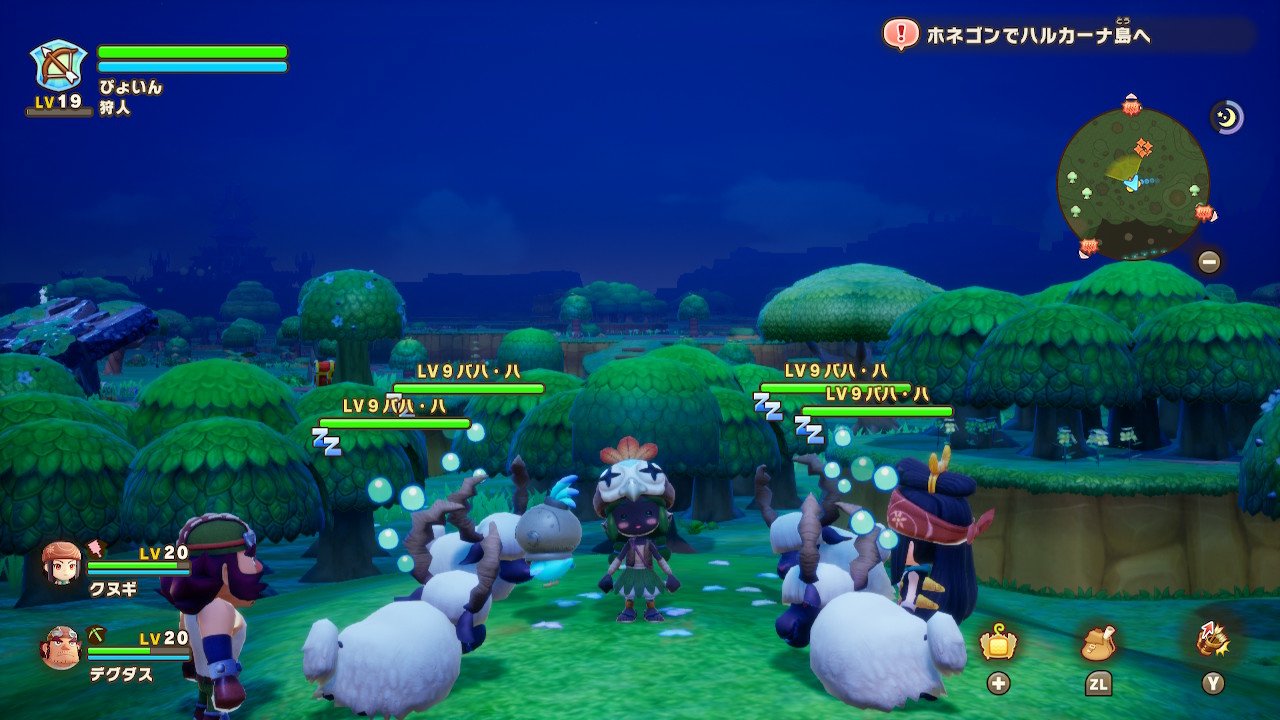The width and height of the screenshot is (1280, 720).
Task: Click the circular minimap
Action: pos(1132,182)
